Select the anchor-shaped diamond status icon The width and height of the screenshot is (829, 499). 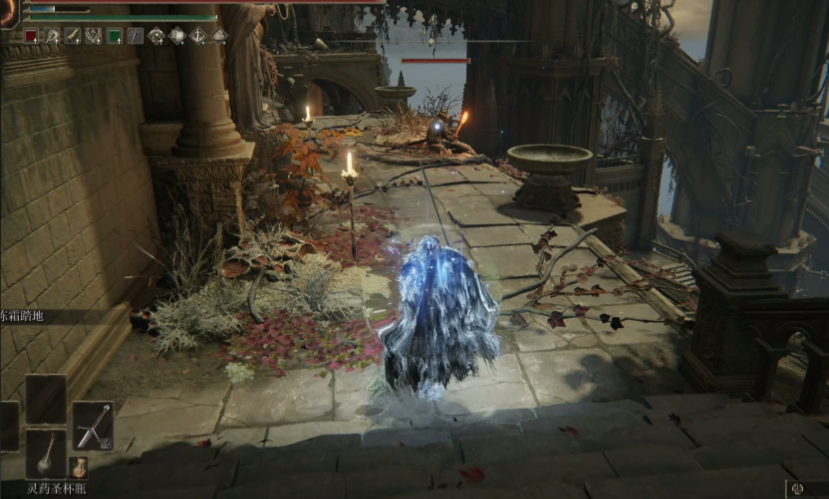coord(198,36)
